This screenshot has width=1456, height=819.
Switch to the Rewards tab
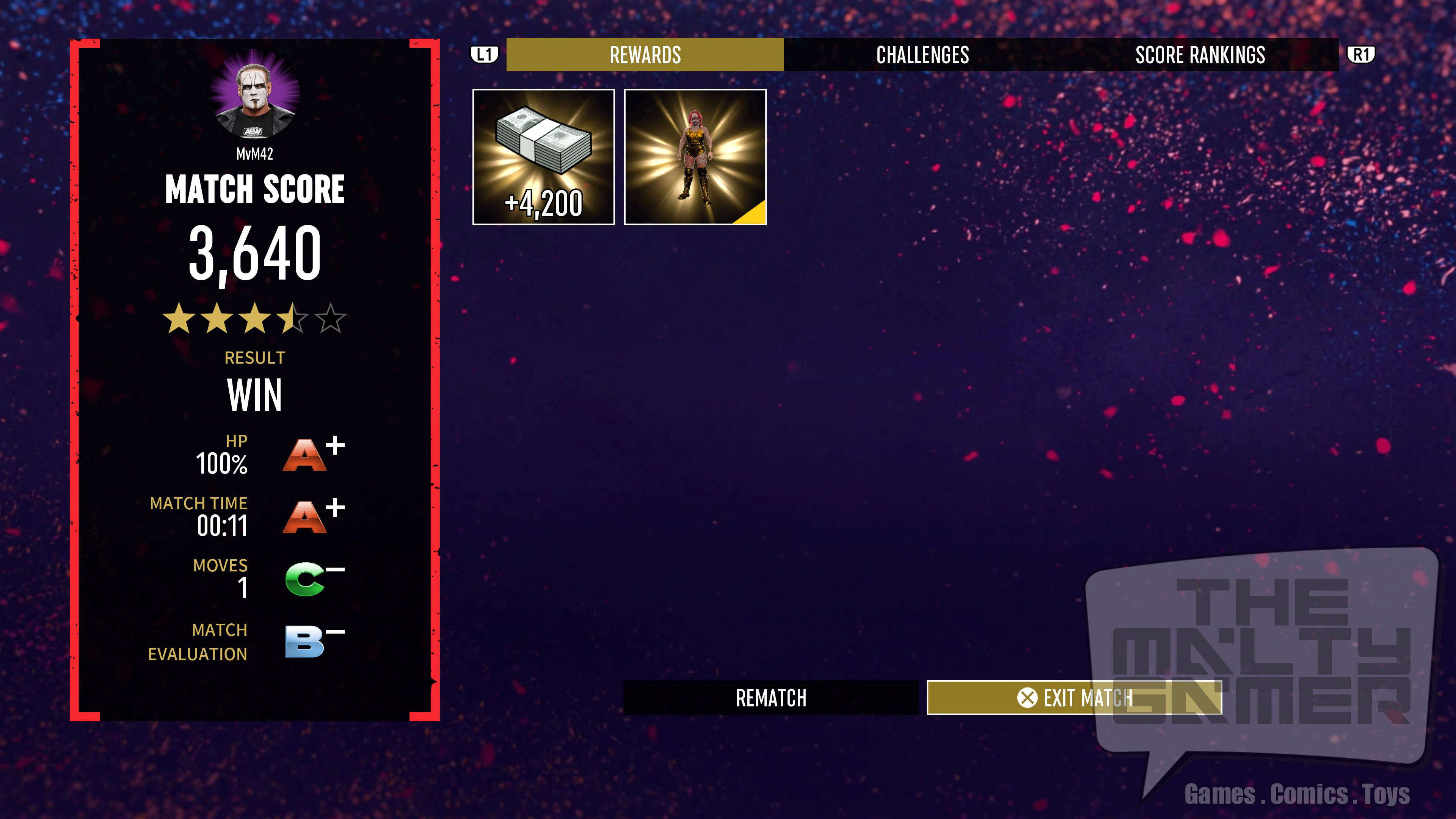[645, 55]
